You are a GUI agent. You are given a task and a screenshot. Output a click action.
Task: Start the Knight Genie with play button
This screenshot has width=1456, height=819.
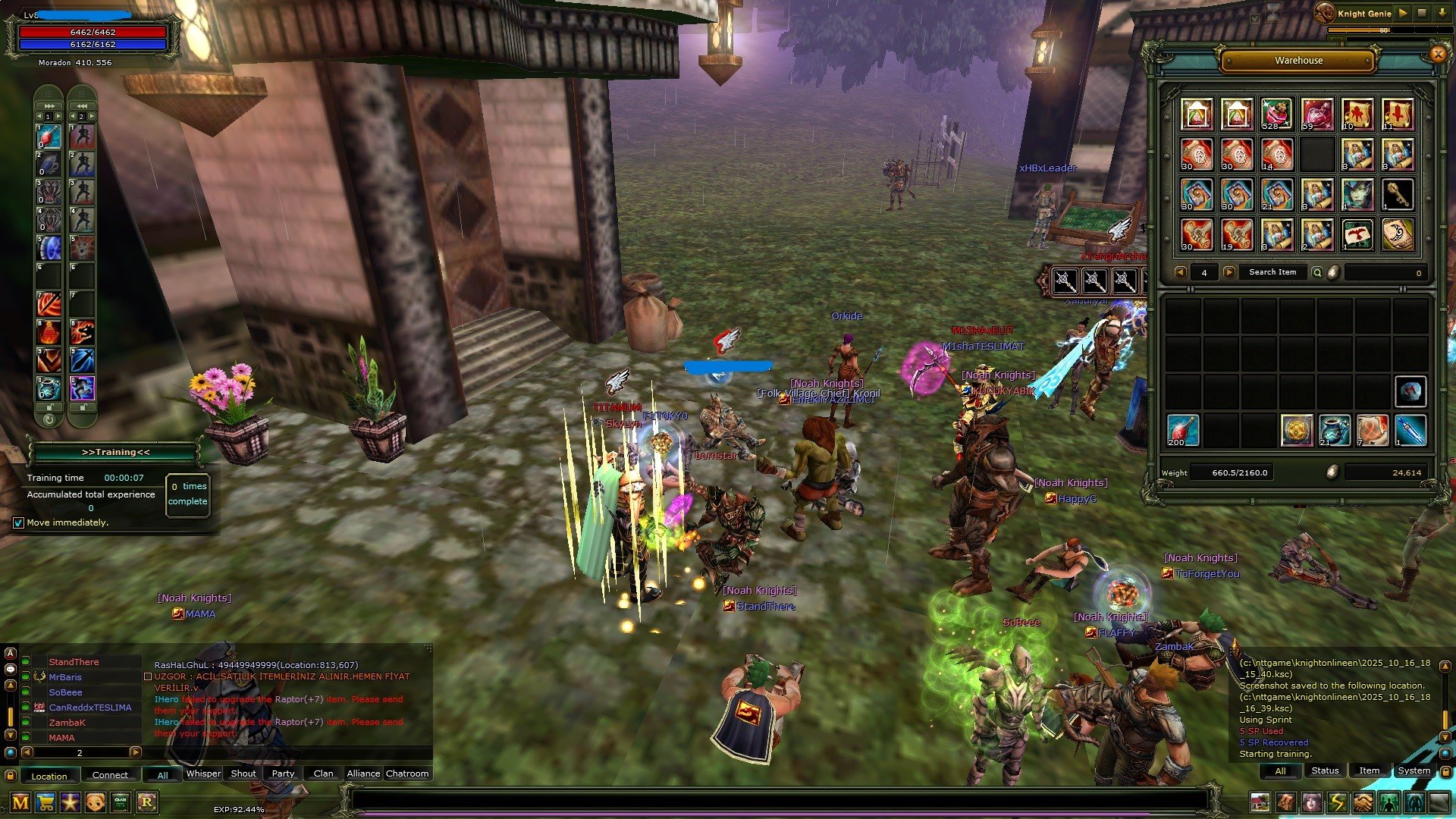[1403, 13]
